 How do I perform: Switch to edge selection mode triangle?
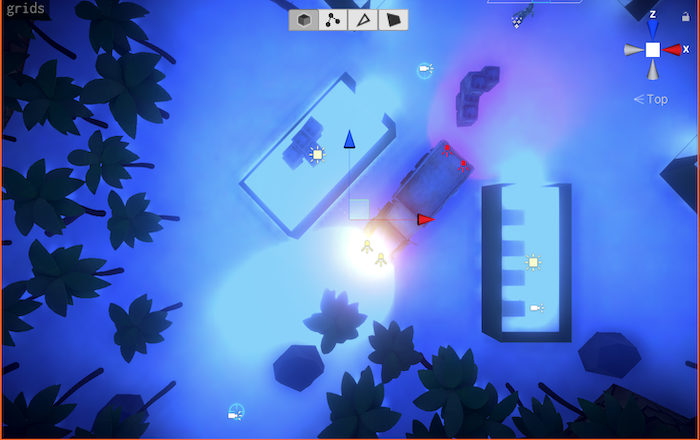[363, 20]
